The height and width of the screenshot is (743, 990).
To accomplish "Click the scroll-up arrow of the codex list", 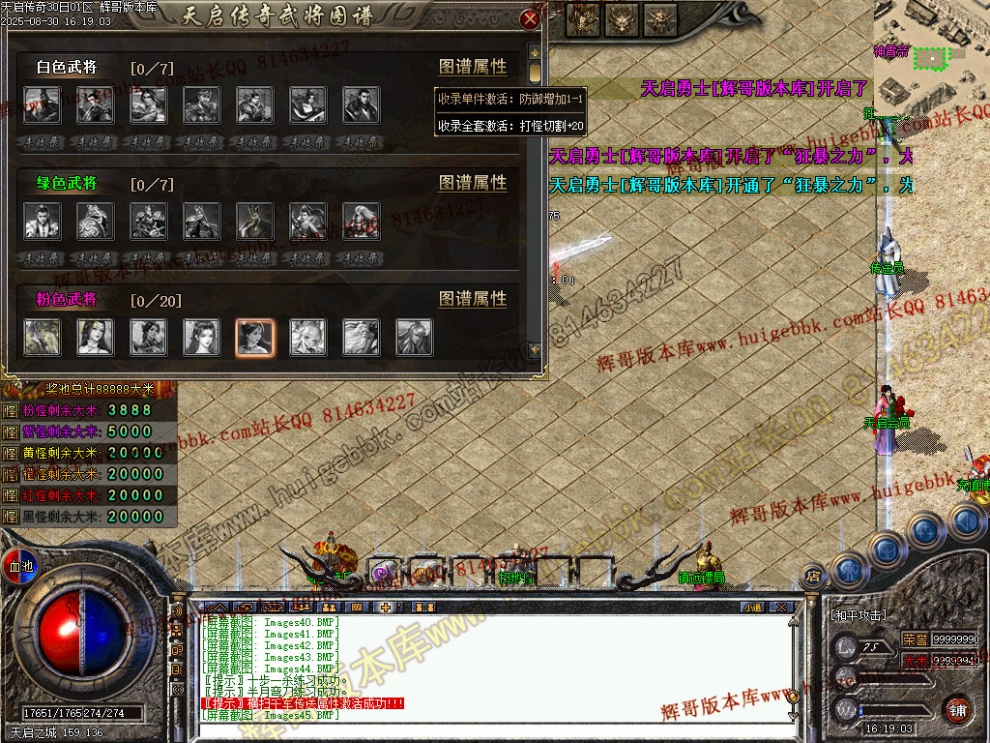I will (535, 52).
